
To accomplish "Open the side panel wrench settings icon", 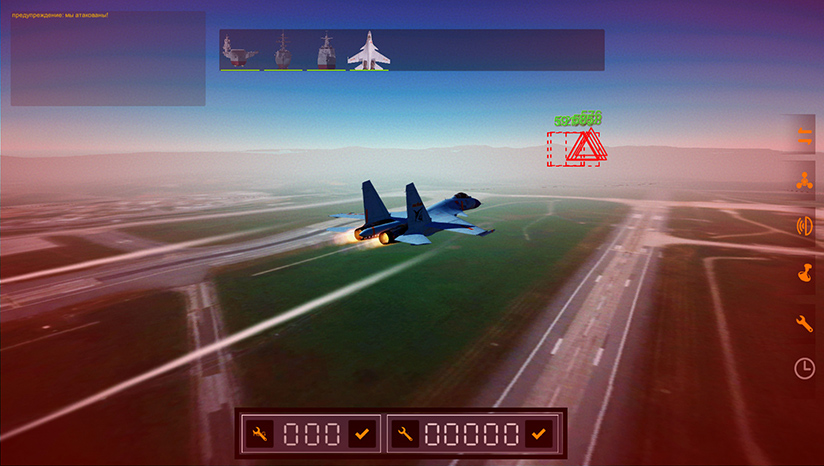I will pos(803,322).
